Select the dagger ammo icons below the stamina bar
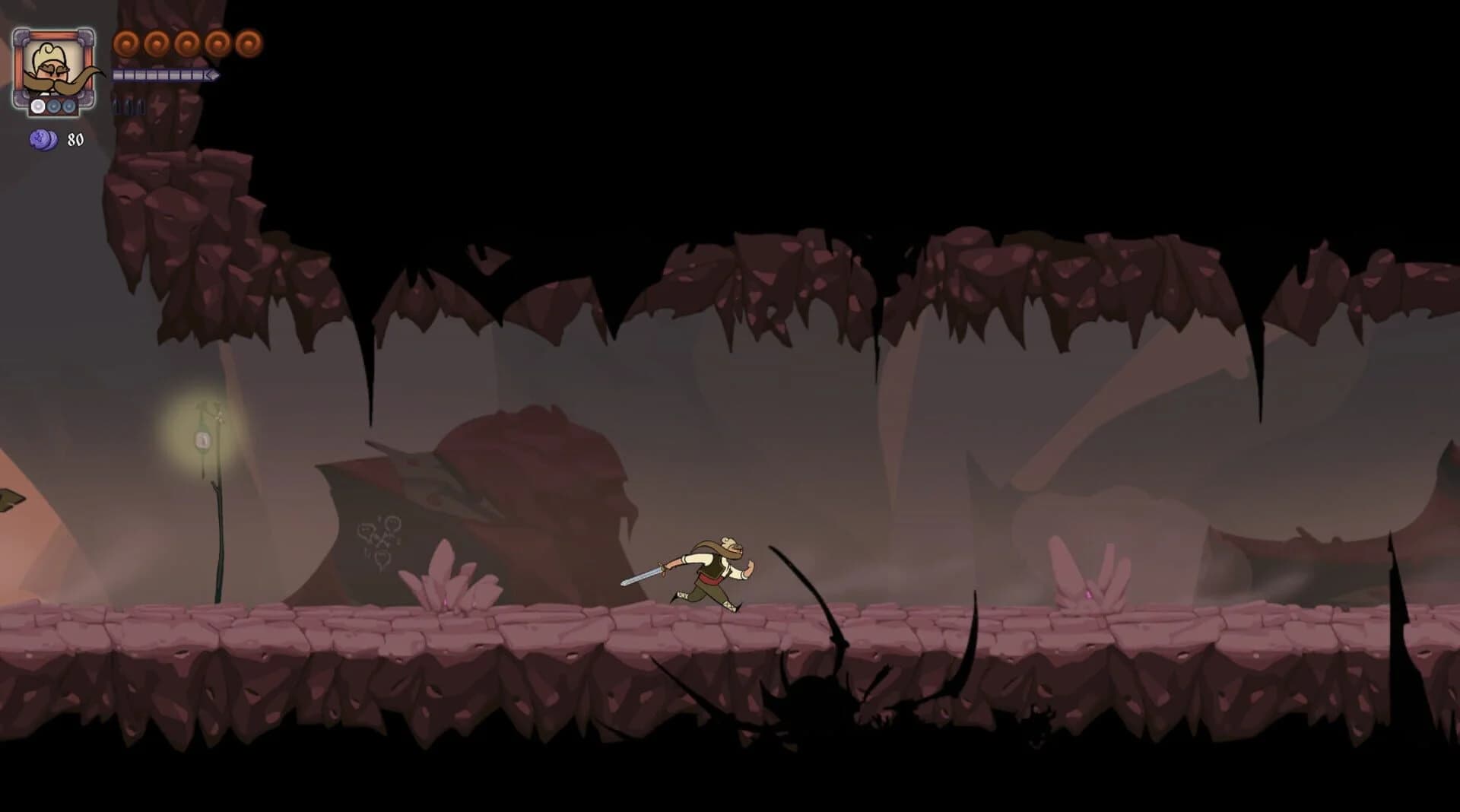Image resolution: width=1460 pixels, height=812 pixels. pos(128,106)
